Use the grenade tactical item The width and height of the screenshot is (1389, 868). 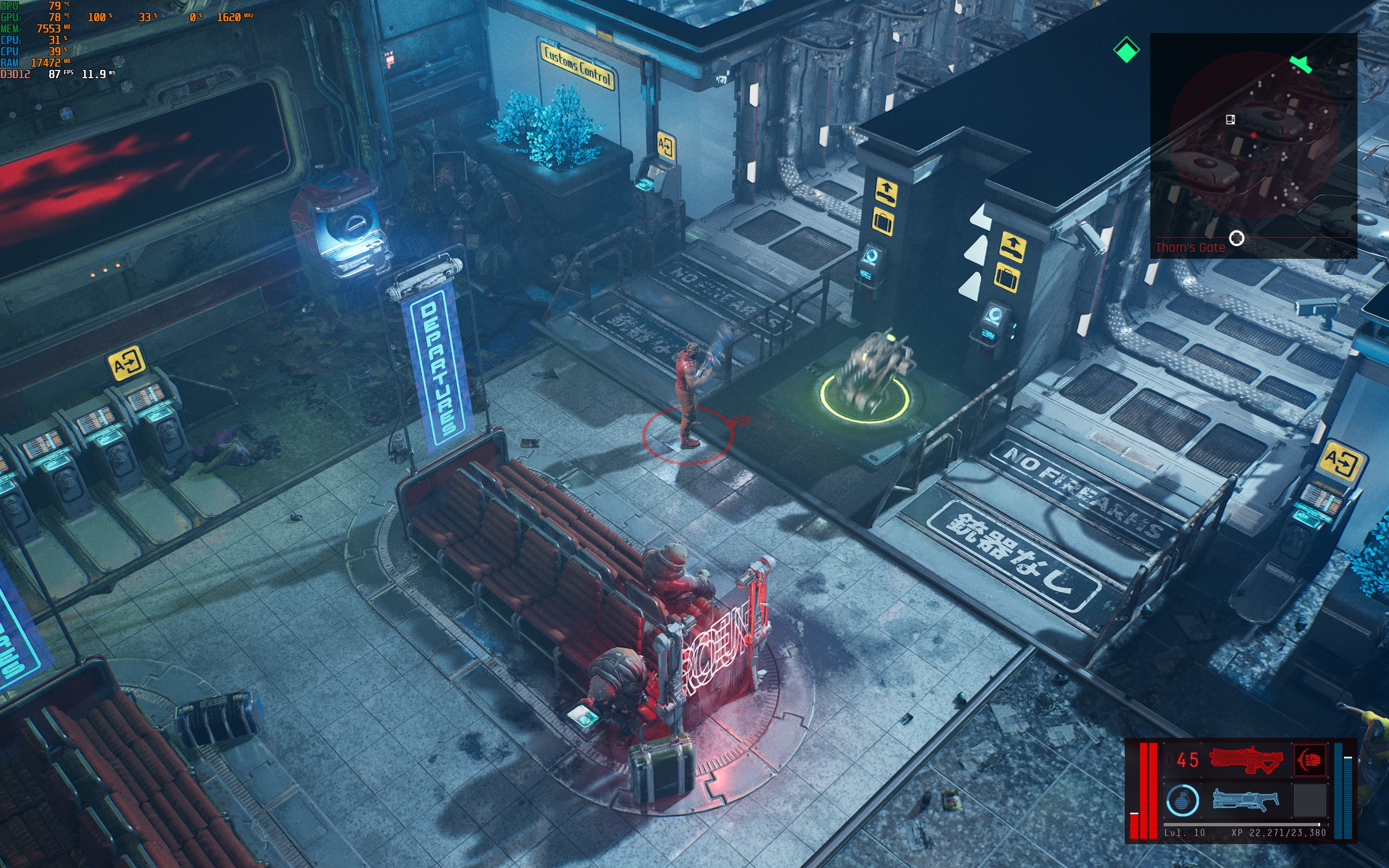point(1182,800)
